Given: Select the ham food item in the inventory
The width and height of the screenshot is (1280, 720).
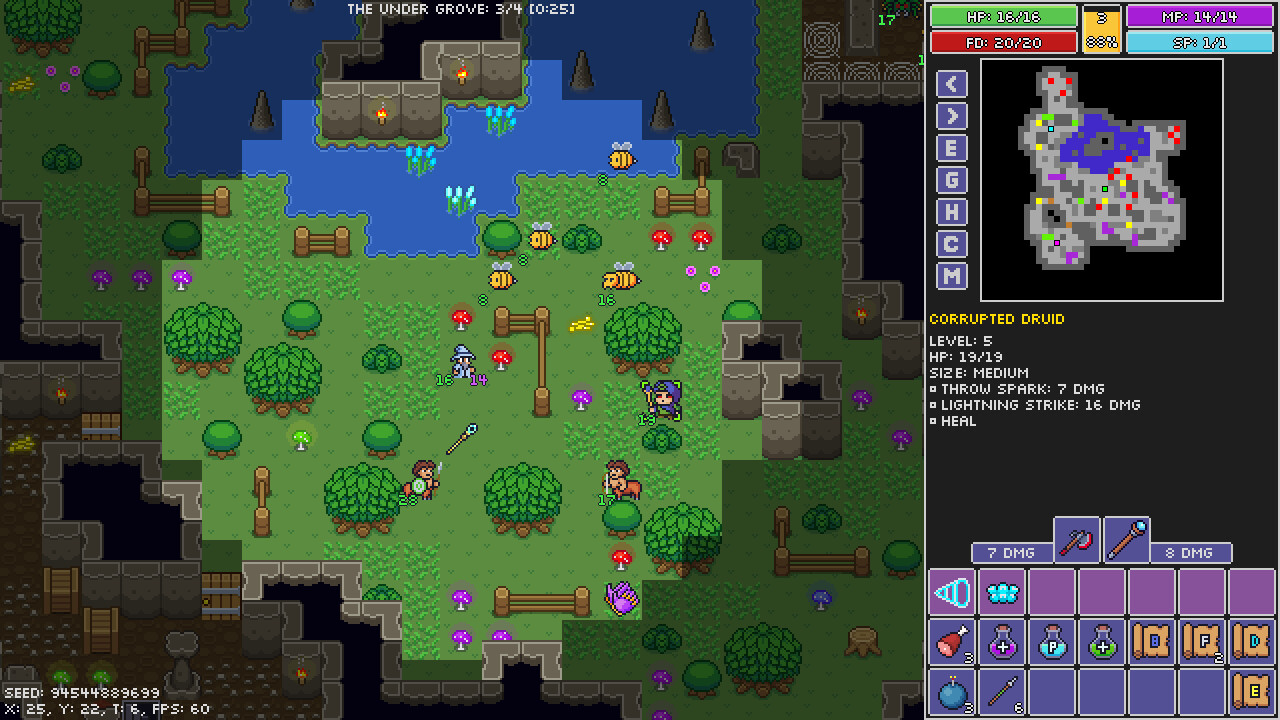Looking at the screenshot, I should [952, 642].
